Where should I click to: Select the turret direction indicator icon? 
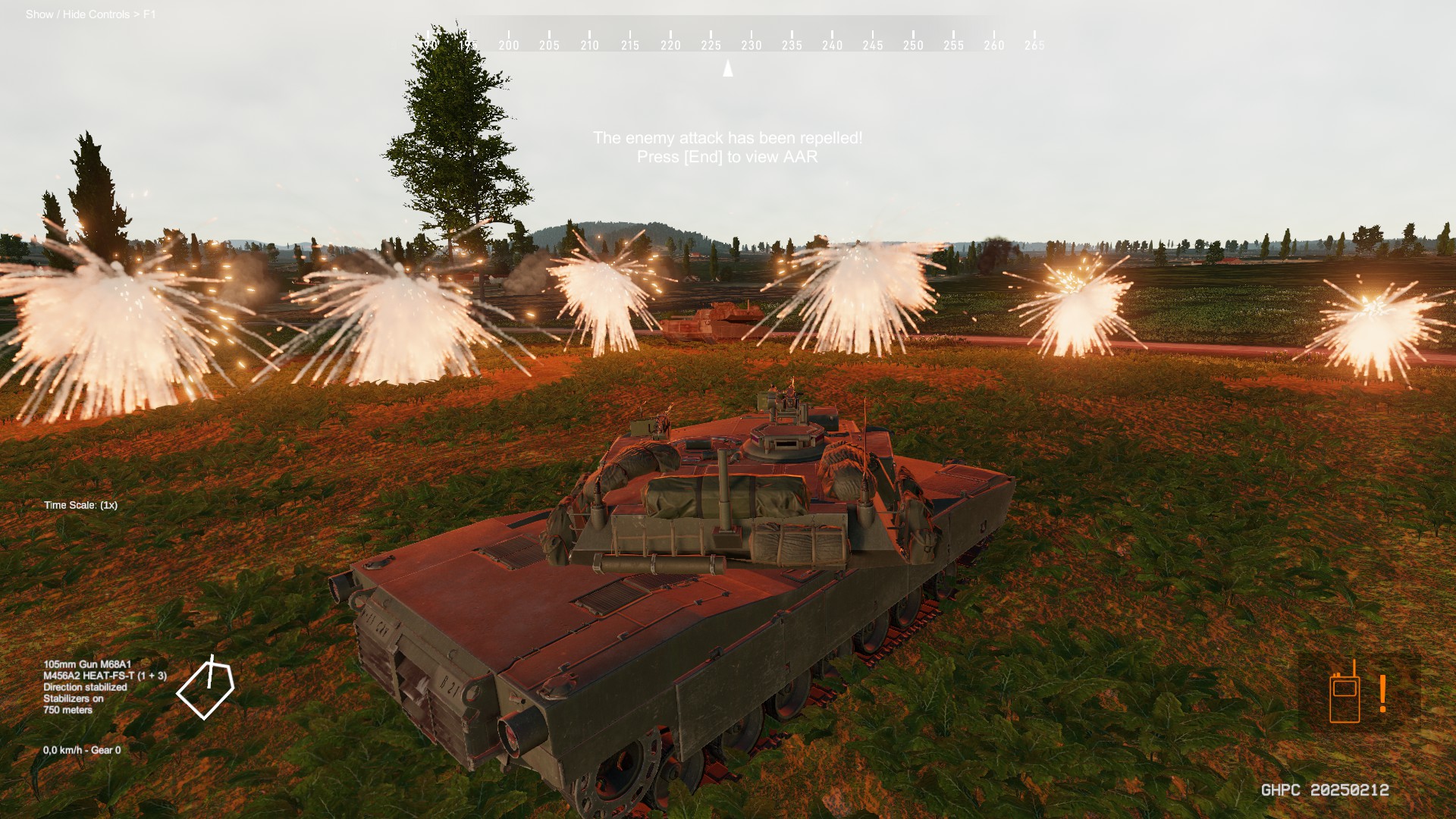[x=206, y=689]
